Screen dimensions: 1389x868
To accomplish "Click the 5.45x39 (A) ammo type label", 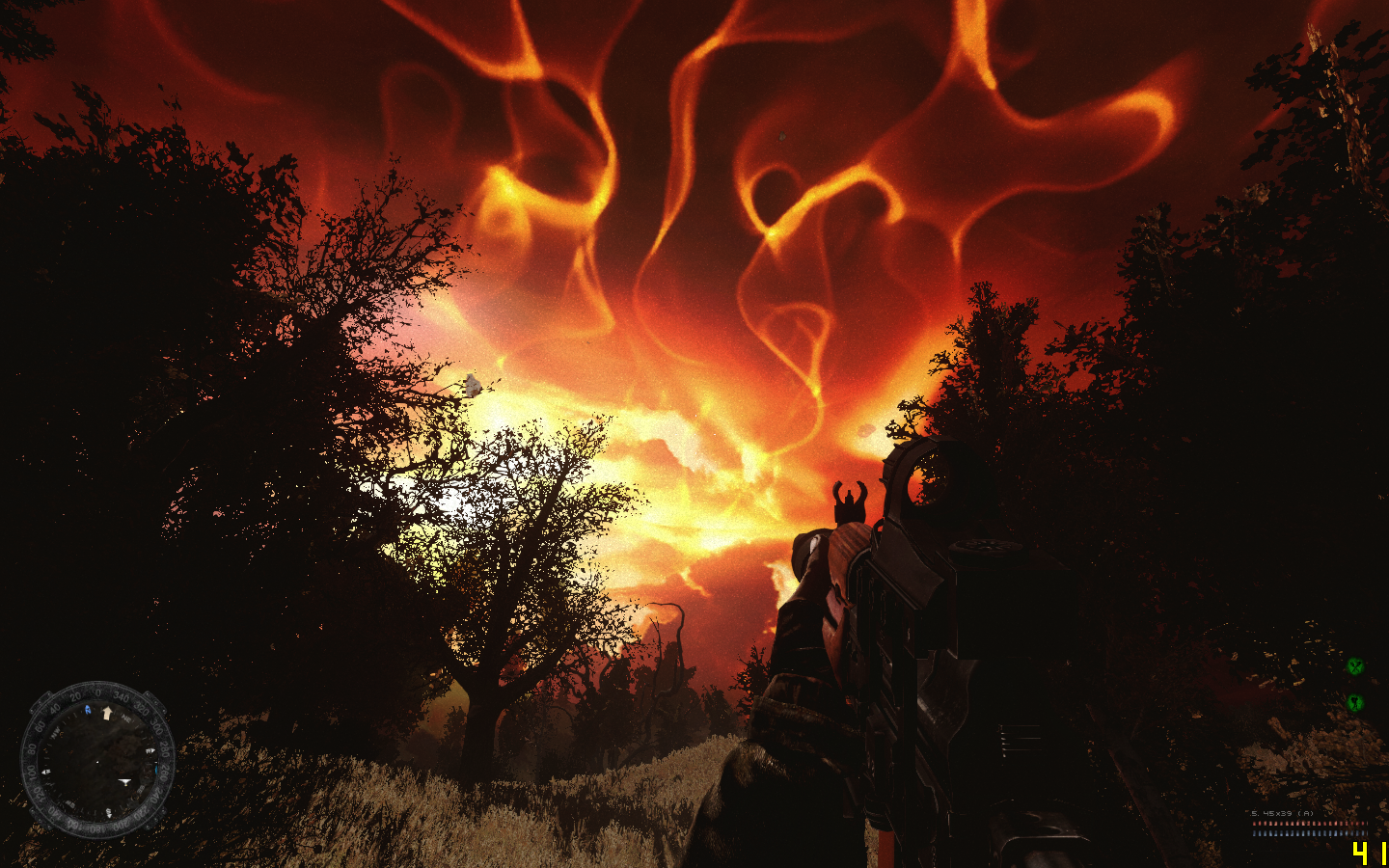I will point(1282,813).
